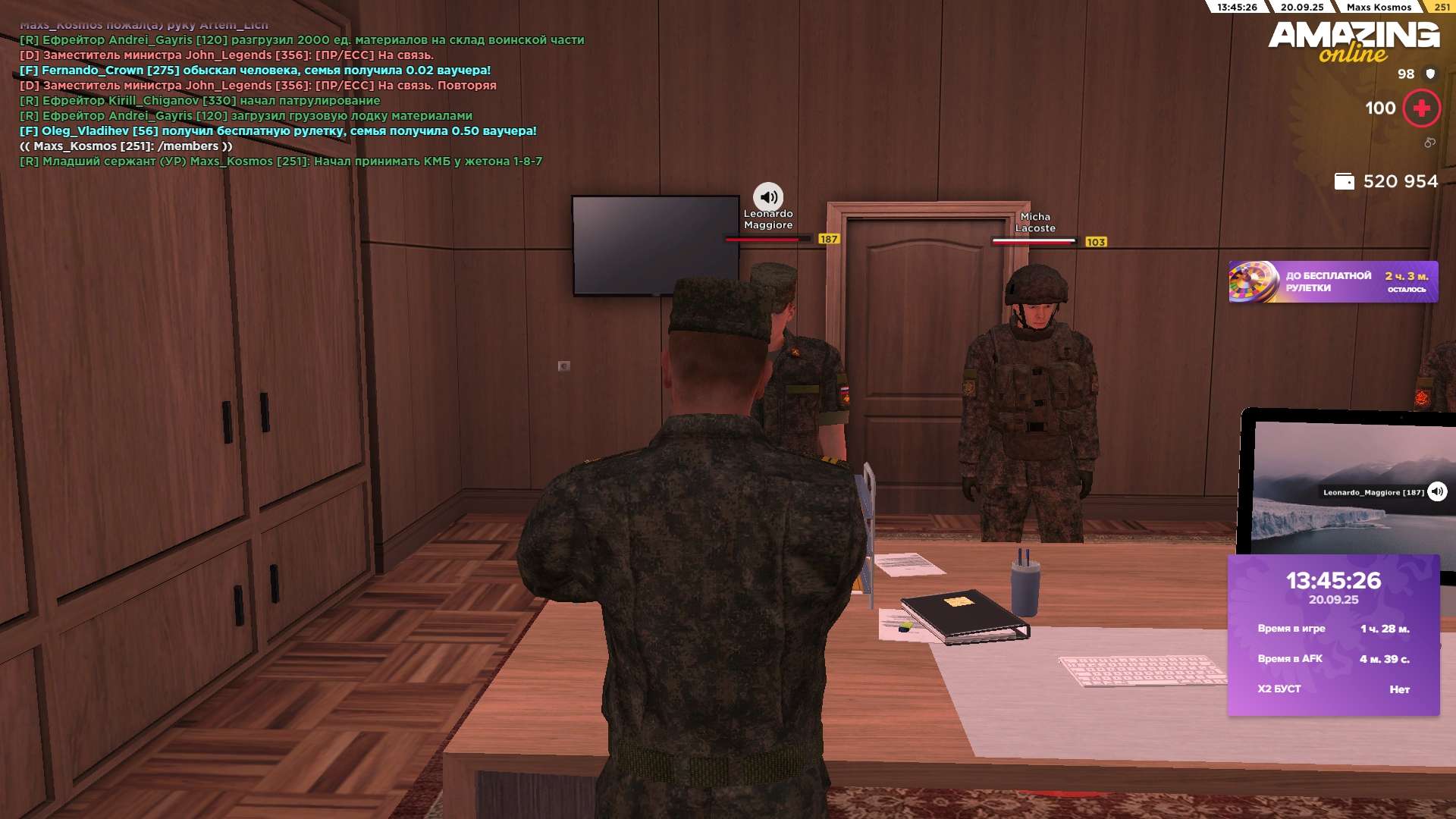Screen dimensions: 1456x819
Task: Open the wallet money icon
Action: tap(1344, 182)
